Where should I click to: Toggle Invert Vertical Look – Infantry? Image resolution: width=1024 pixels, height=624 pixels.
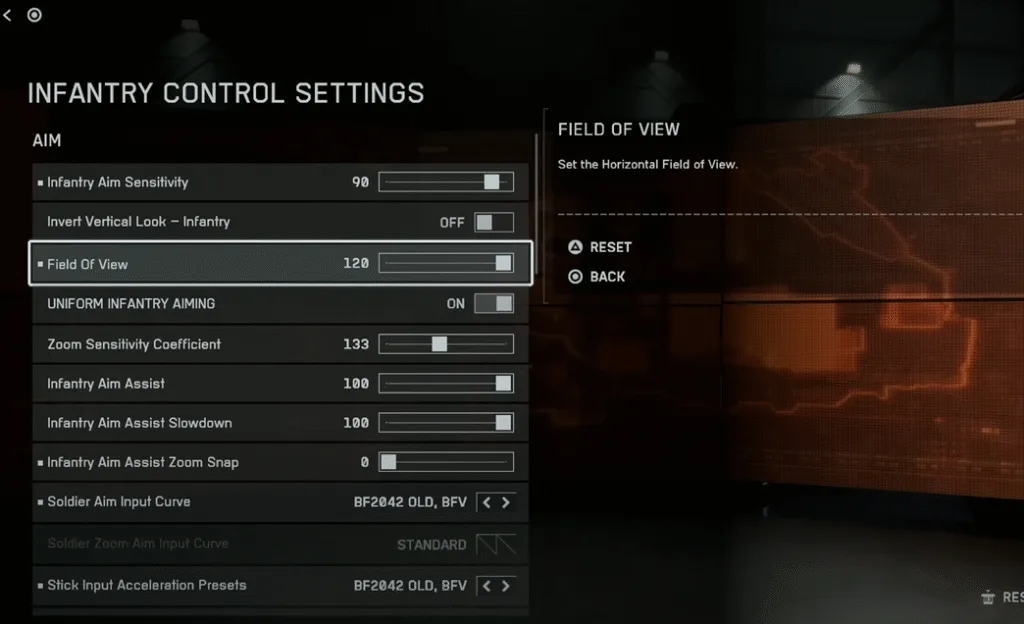click(x=494, y=222)
